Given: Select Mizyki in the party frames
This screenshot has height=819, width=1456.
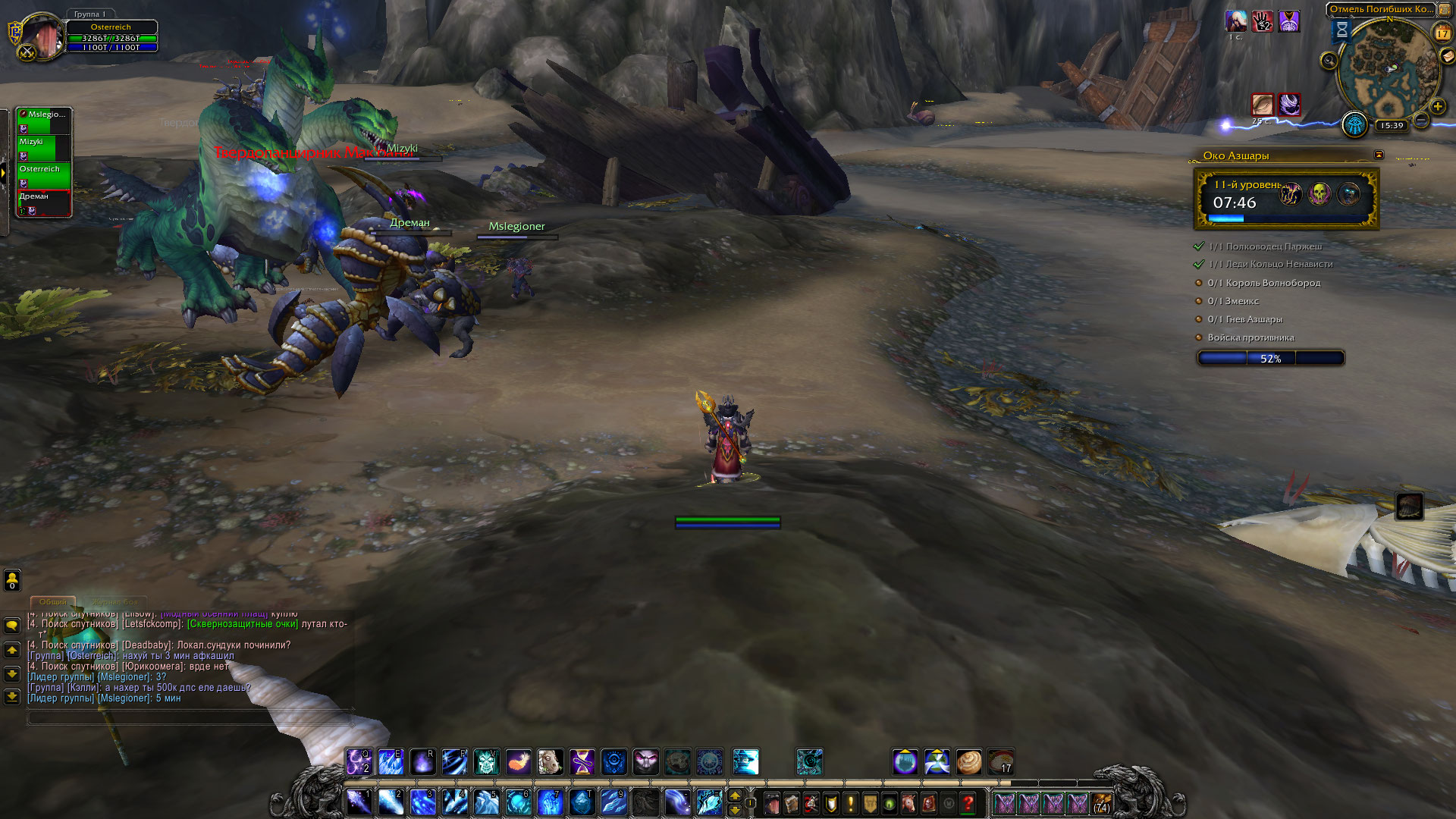Looking at the screenshot, I should tap(43, 148).
